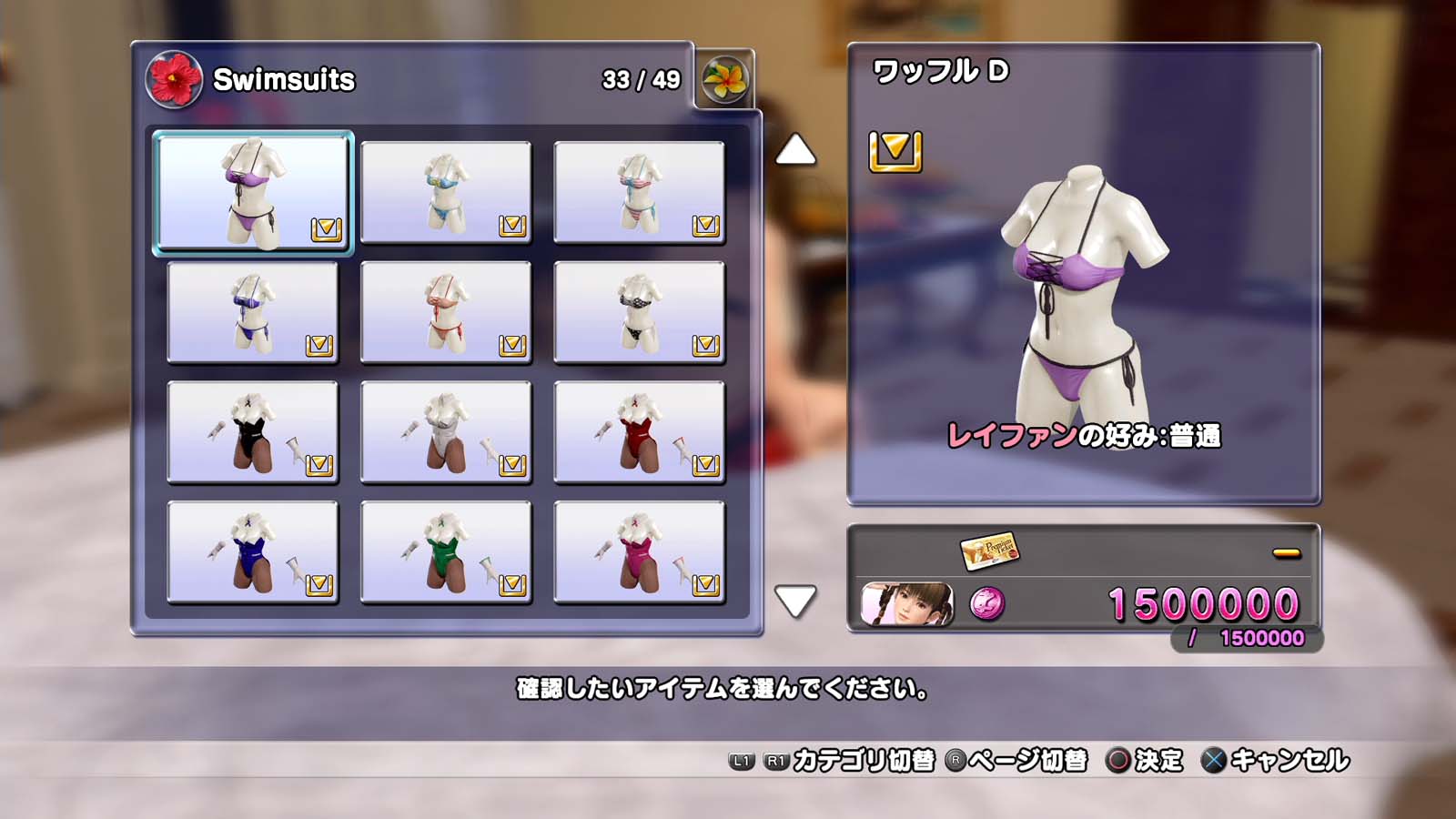Click the Premium Ticket icon
The image size is (1456, 819).
pyautogui.click(x=989, y=550)
